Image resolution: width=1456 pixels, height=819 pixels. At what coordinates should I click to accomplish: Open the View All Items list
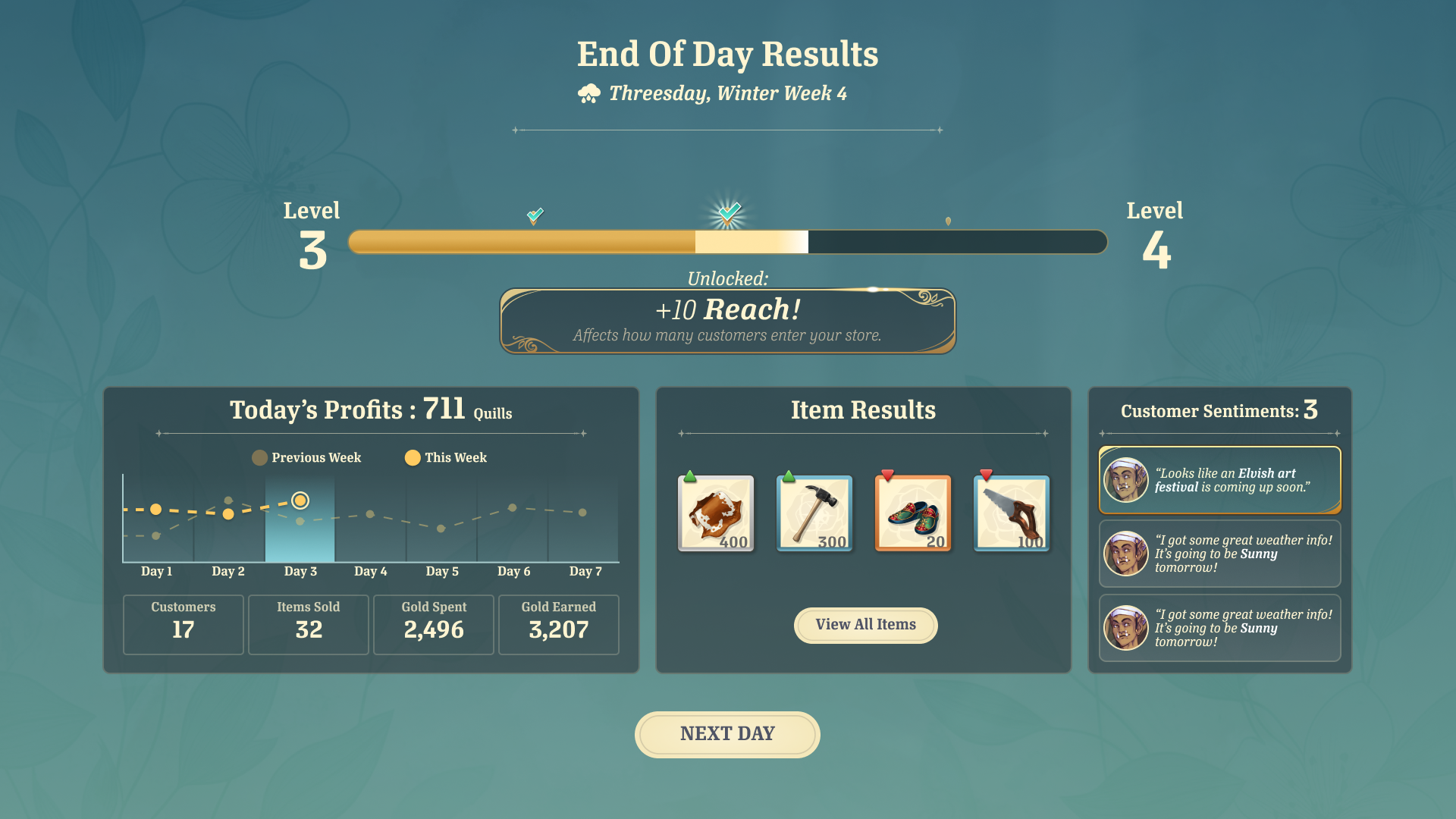[x=865, y=625]
